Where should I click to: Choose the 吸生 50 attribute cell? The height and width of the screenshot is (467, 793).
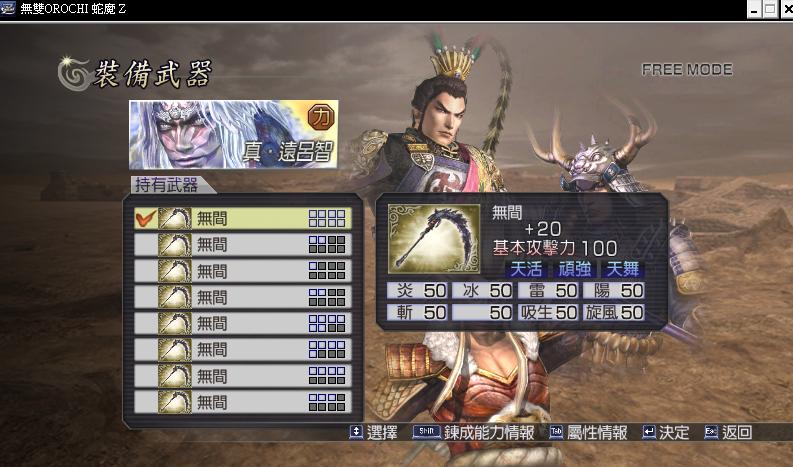click(x=548, y=313)
